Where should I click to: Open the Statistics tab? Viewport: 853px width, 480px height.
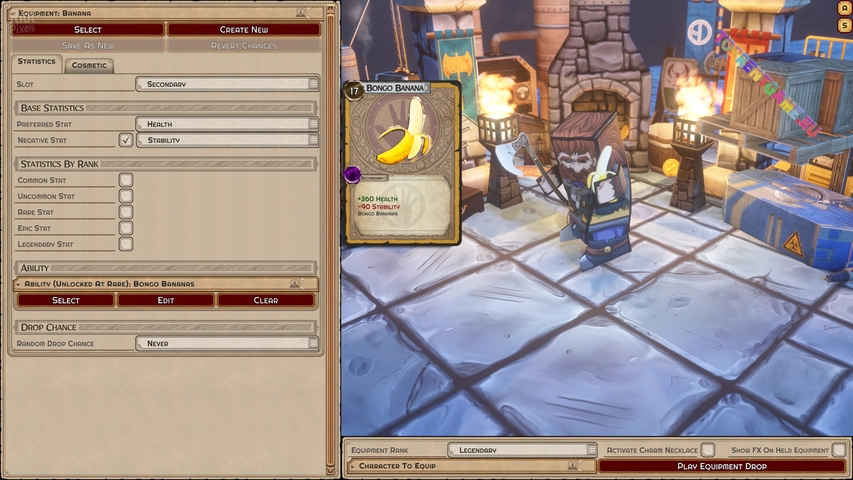pos(37,63)
